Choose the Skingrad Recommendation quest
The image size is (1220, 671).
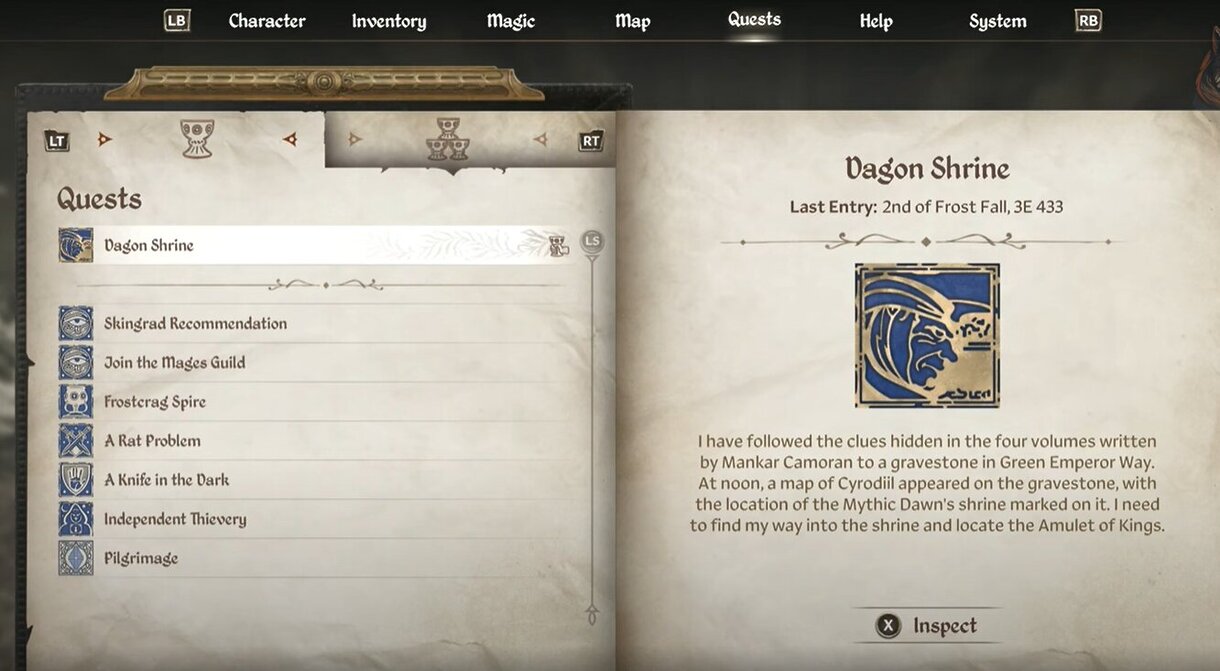pyautogui.click(x=195, y=324)
